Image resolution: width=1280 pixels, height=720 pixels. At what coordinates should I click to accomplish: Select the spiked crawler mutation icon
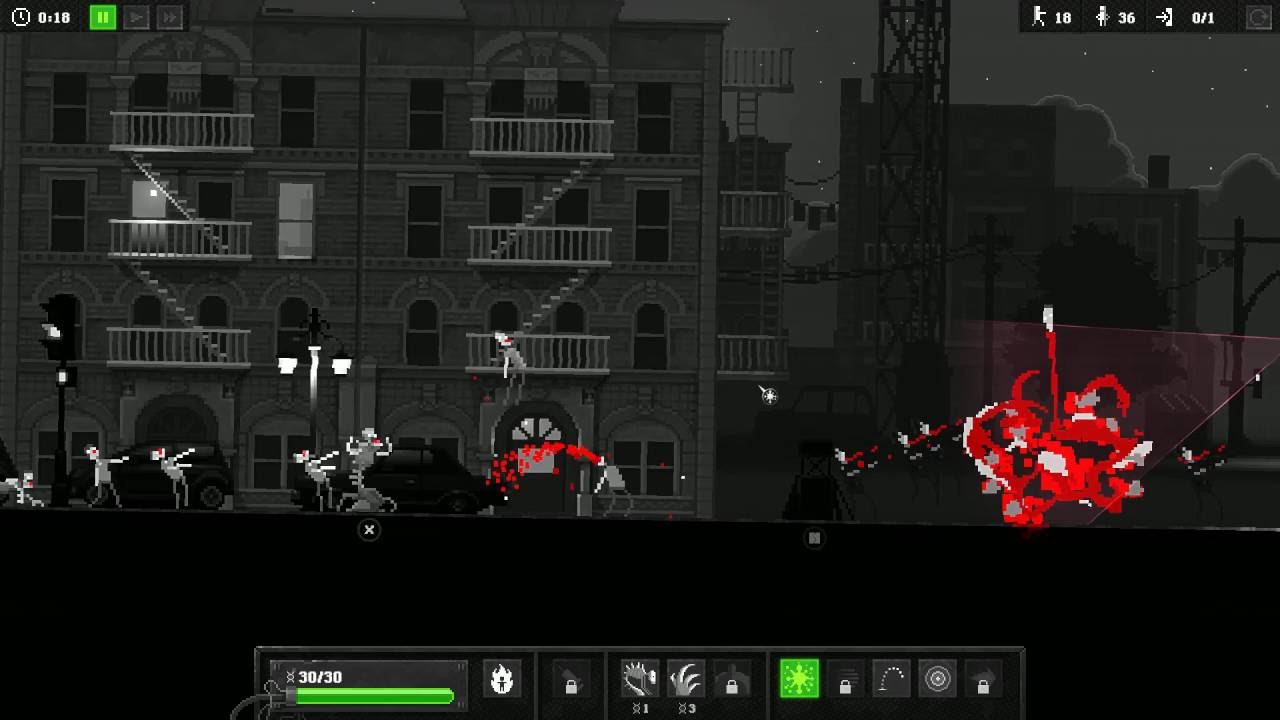coord(639,679)
